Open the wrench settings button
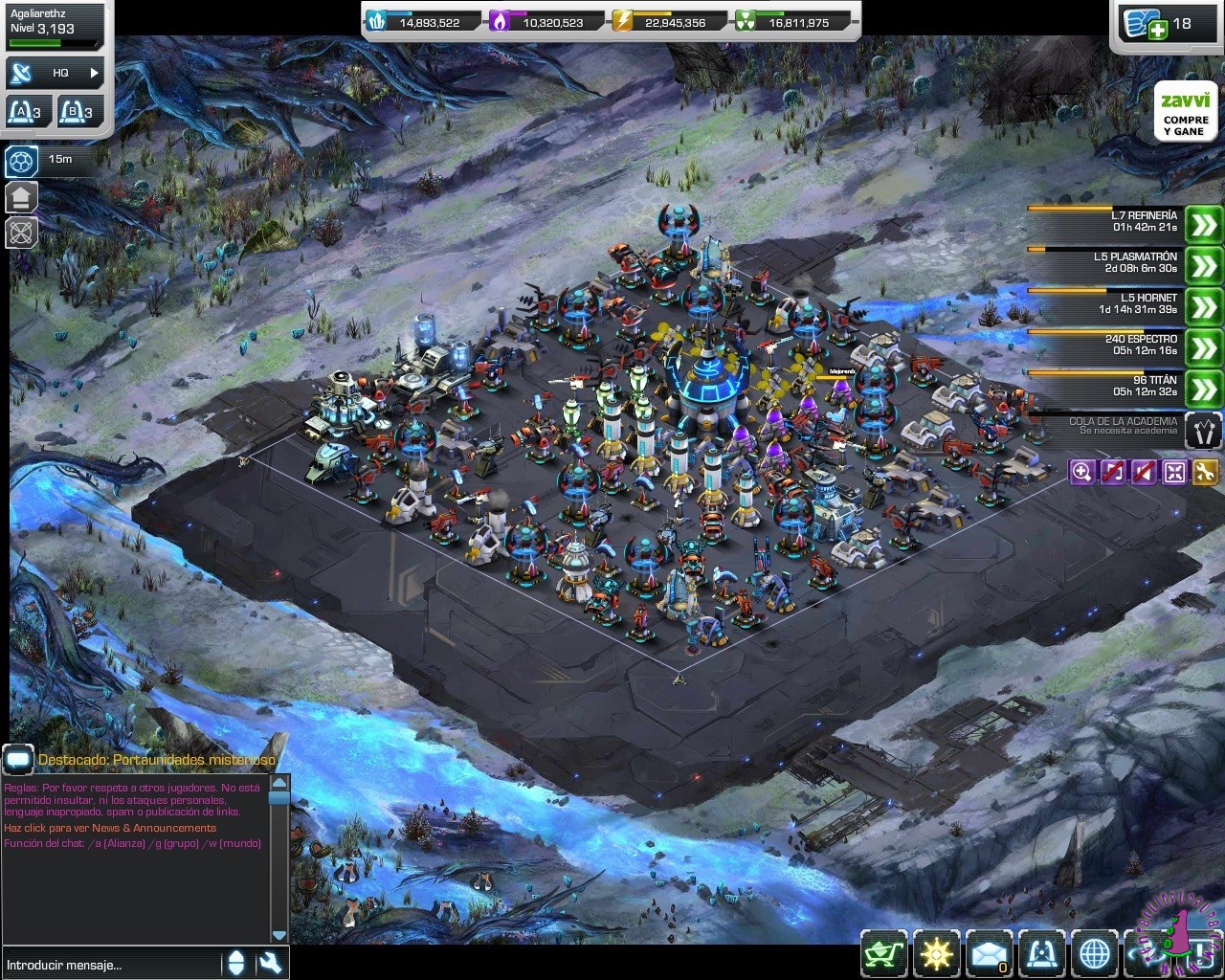The image size is (1225, 980). (1205, 471)
